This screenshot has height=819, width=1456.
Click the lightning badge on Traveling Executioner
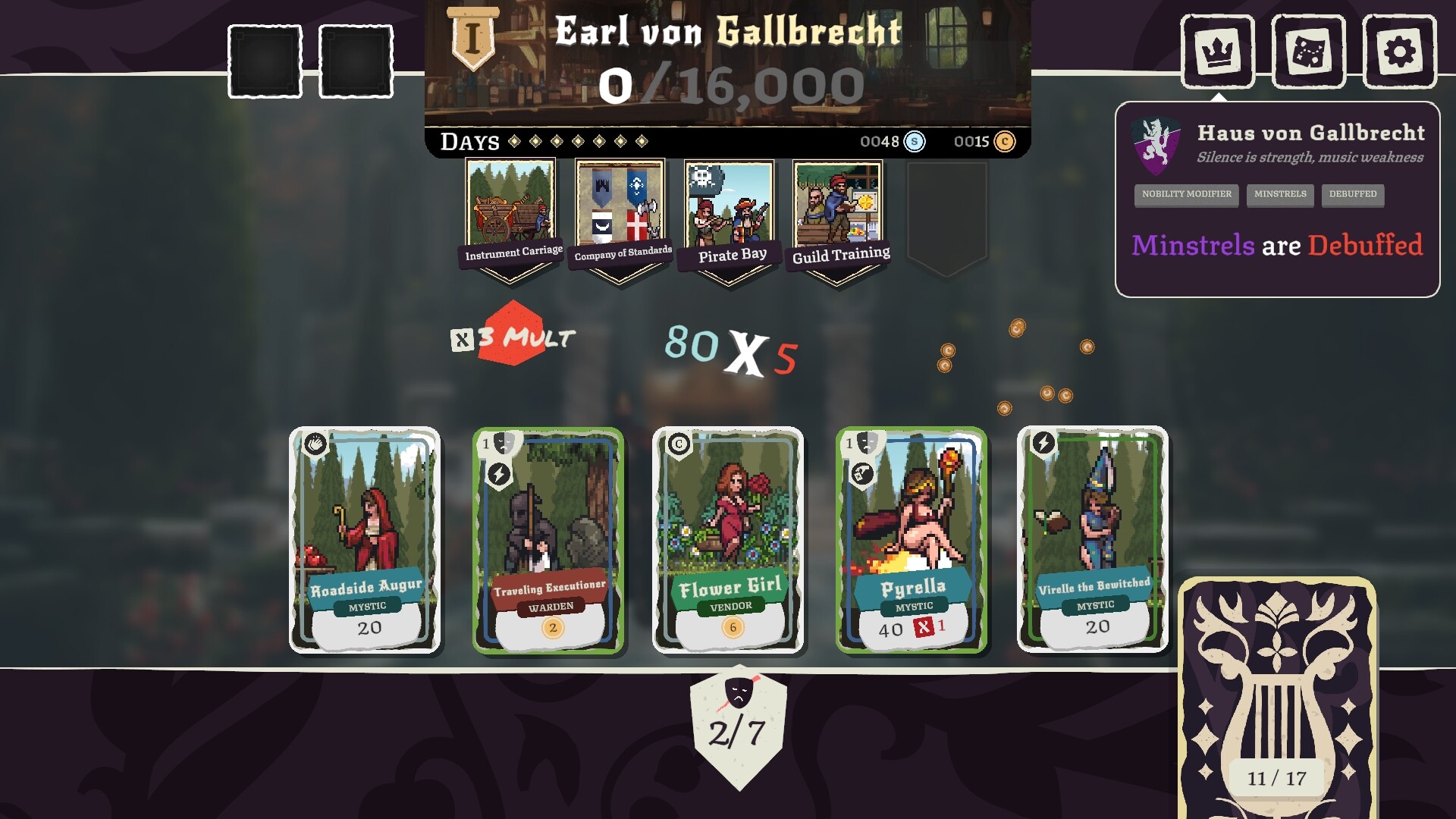click(x=498, y=474)
